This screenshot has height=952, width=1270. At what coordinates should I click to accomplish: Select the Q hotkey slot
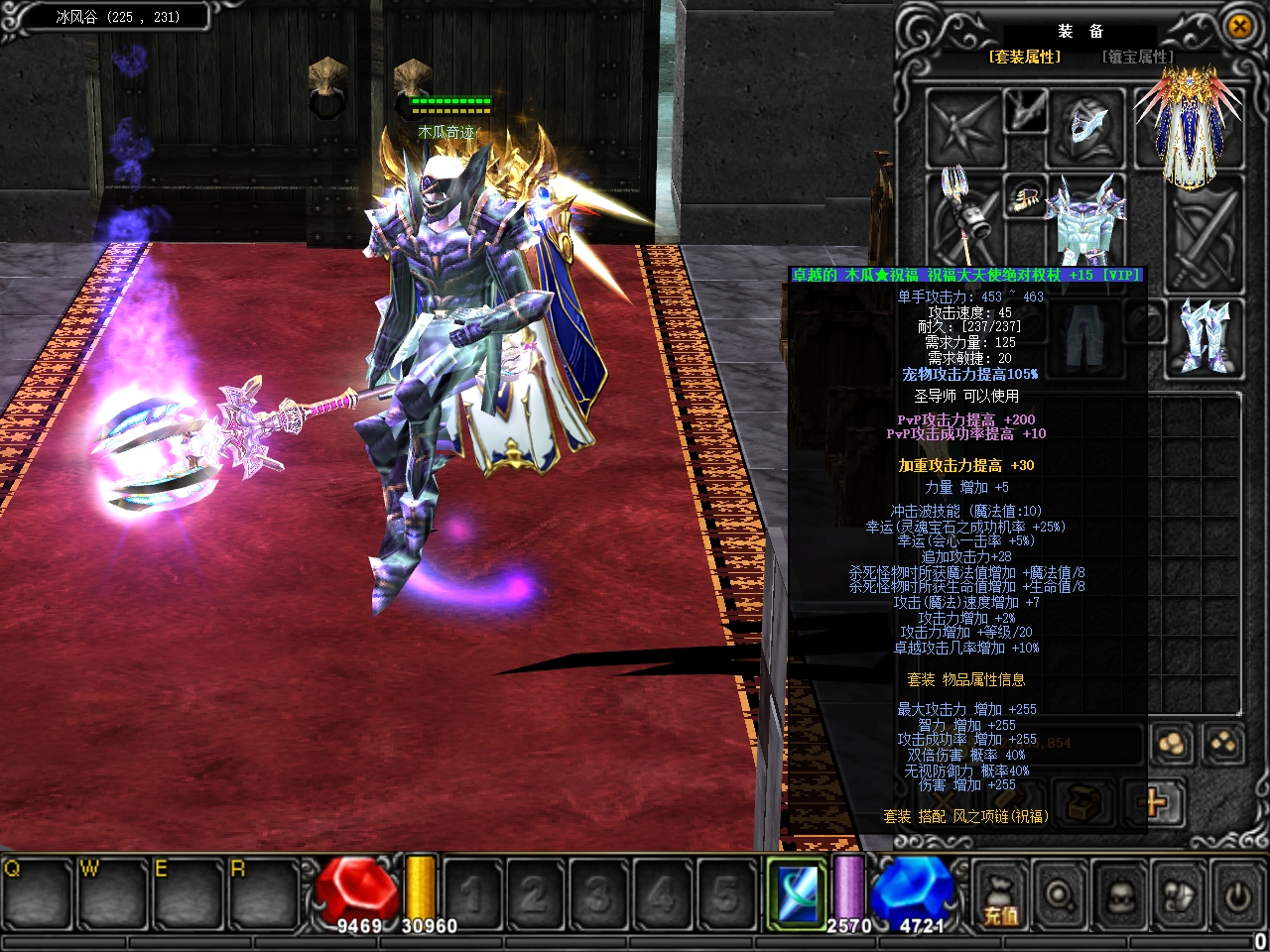(38, 892)
